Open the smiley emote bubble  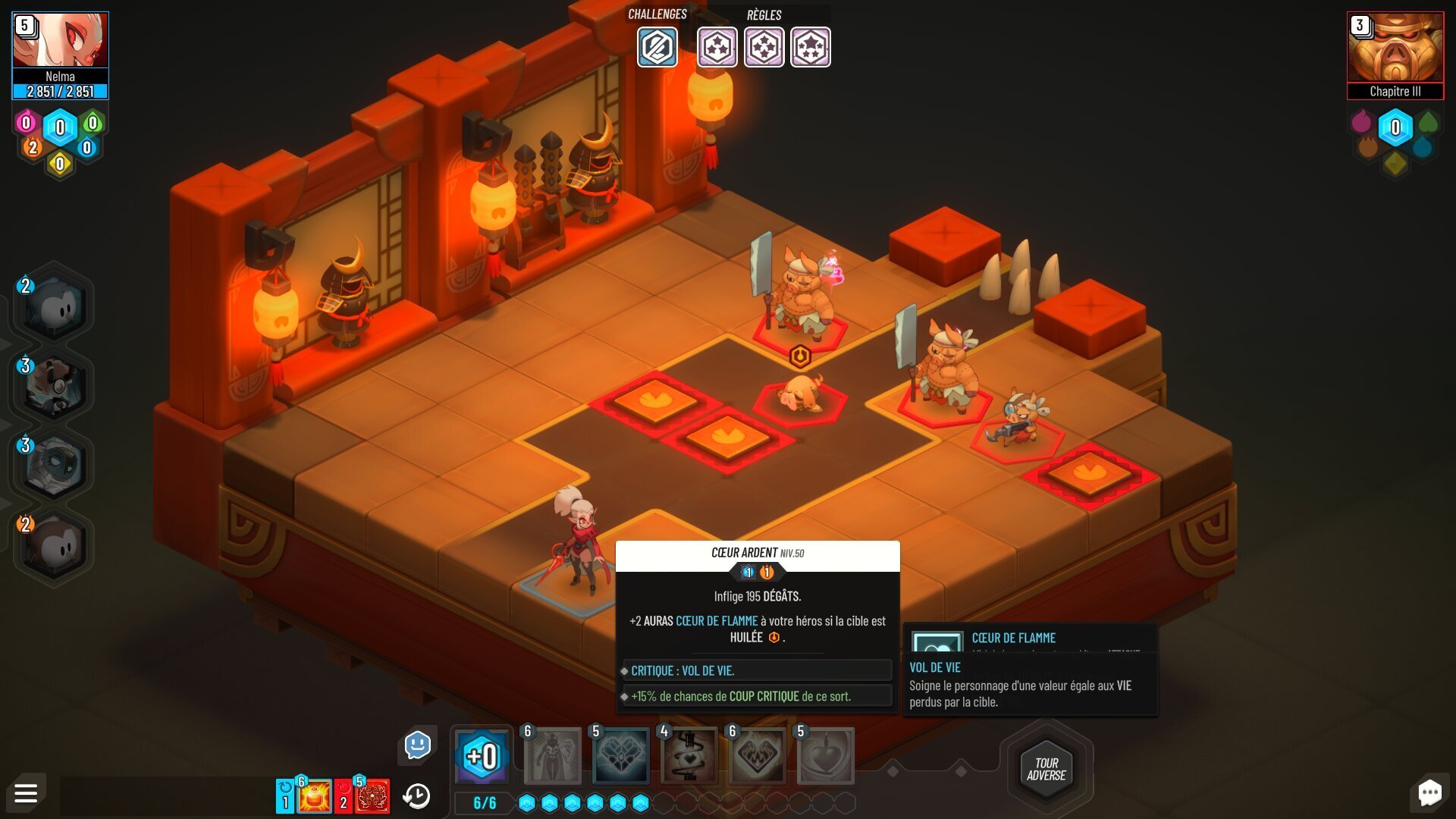pyautogui.click(x=417, y=745)
